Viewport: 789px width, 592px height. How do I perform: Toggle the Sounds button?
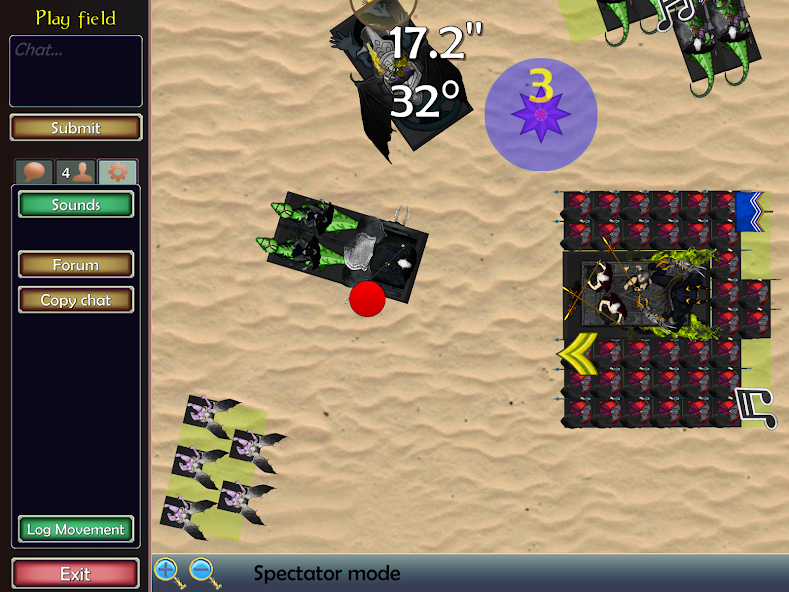[76, 205]
